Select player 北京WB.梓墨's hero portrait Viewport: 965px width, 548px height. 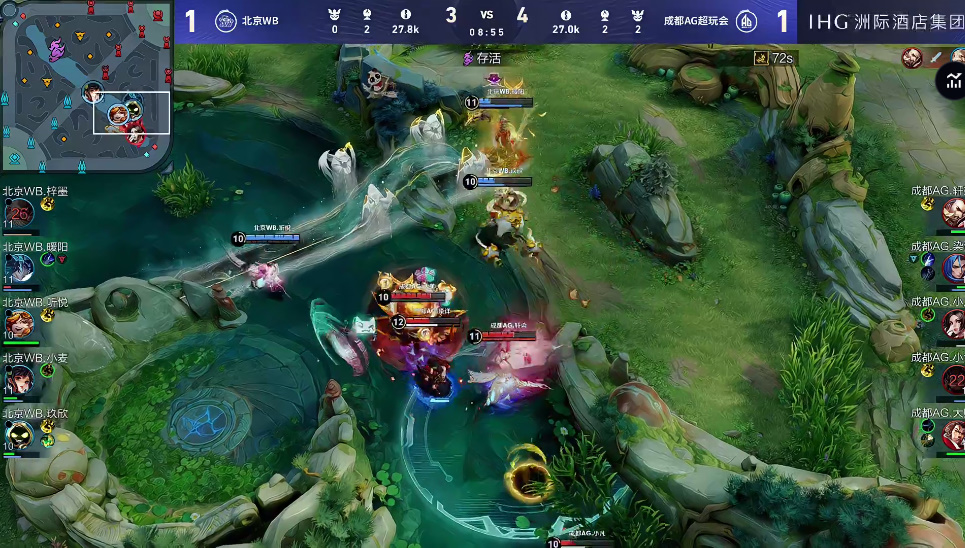pos(19,212)
